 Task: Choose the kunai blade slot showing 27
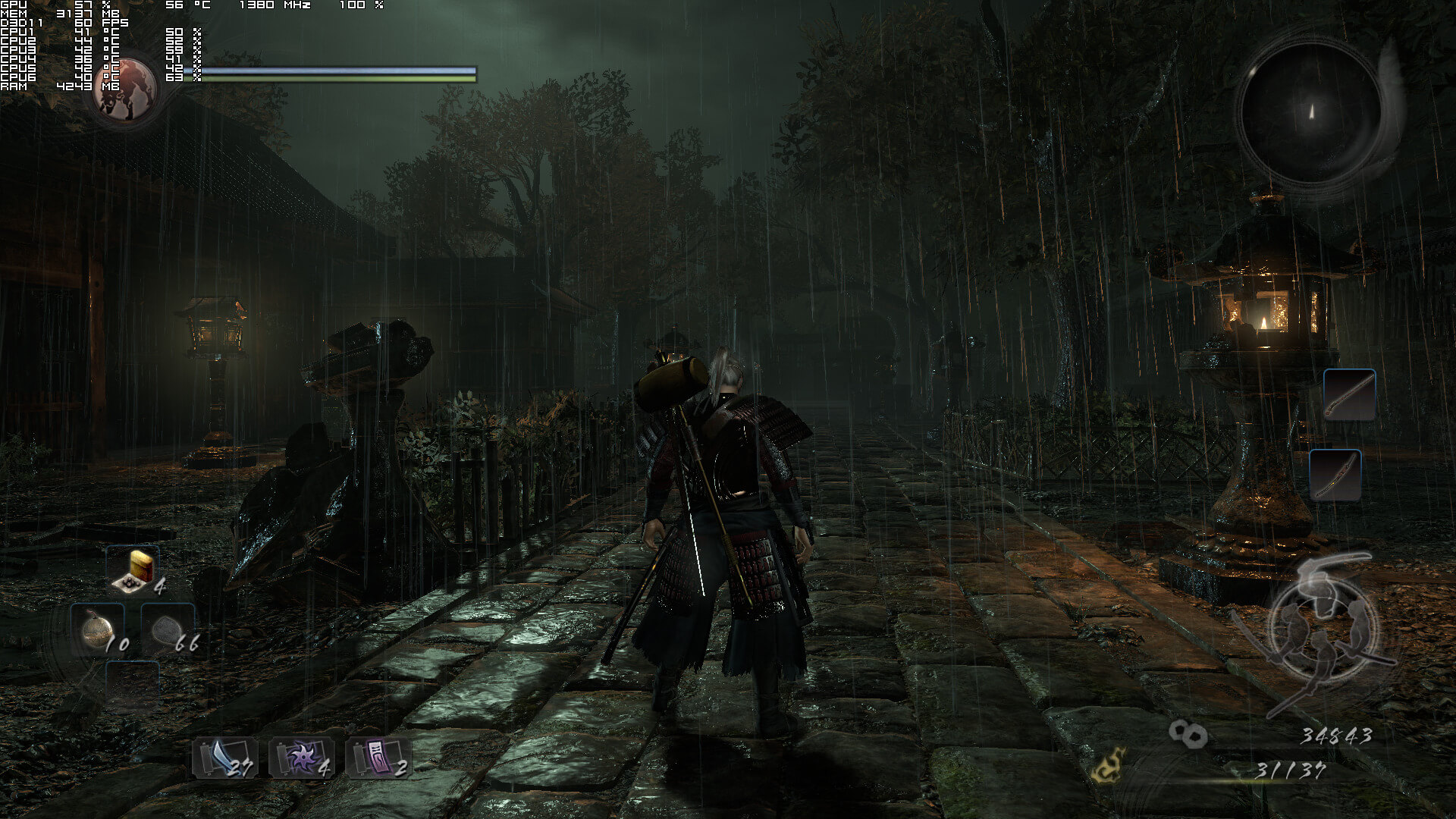(x=225, y=758)
